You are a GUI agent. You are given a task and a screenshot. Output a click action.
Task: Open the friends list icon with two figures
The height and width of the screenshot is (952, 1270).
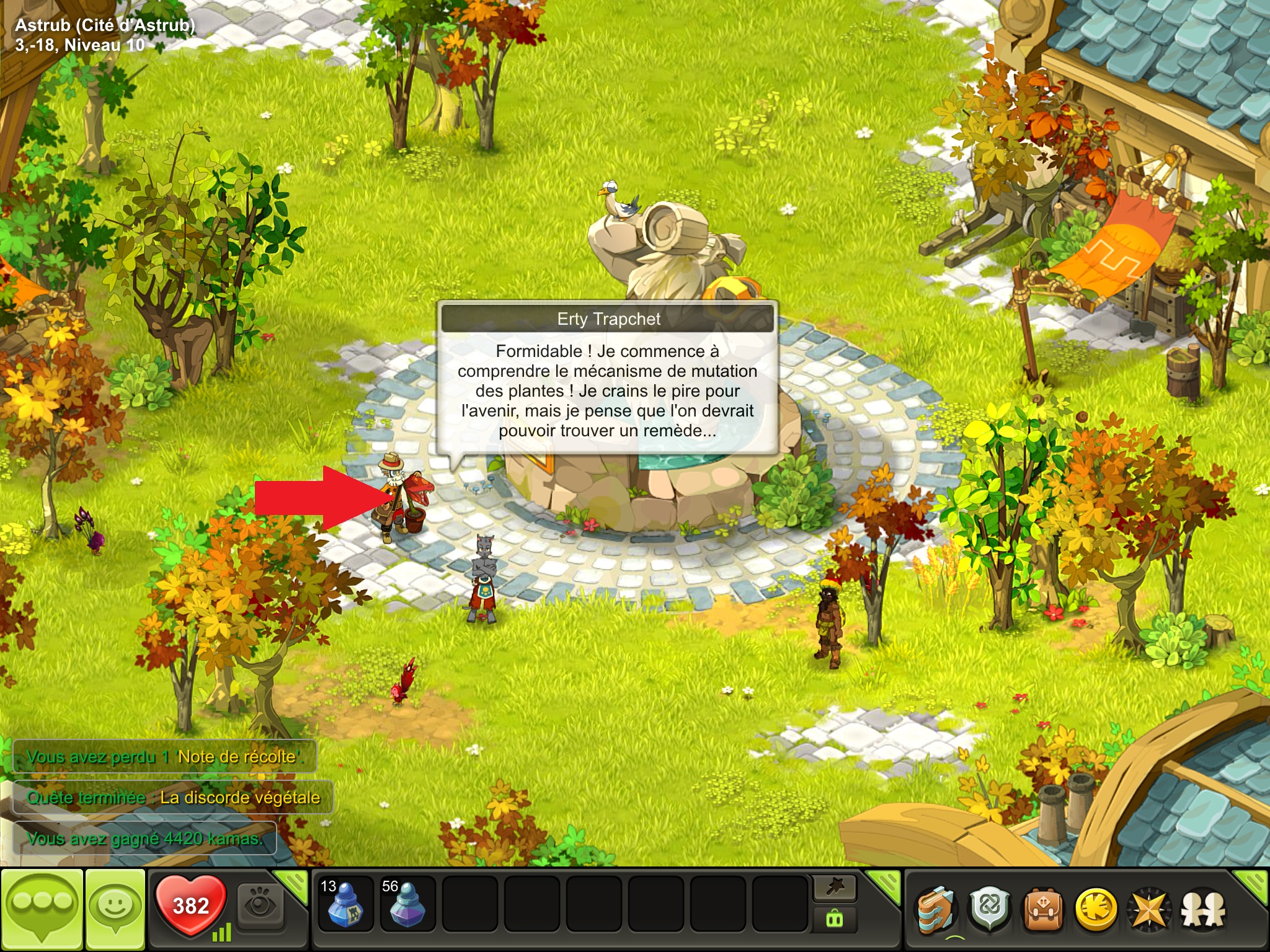pyautogui.click(x=1203, y=910)
